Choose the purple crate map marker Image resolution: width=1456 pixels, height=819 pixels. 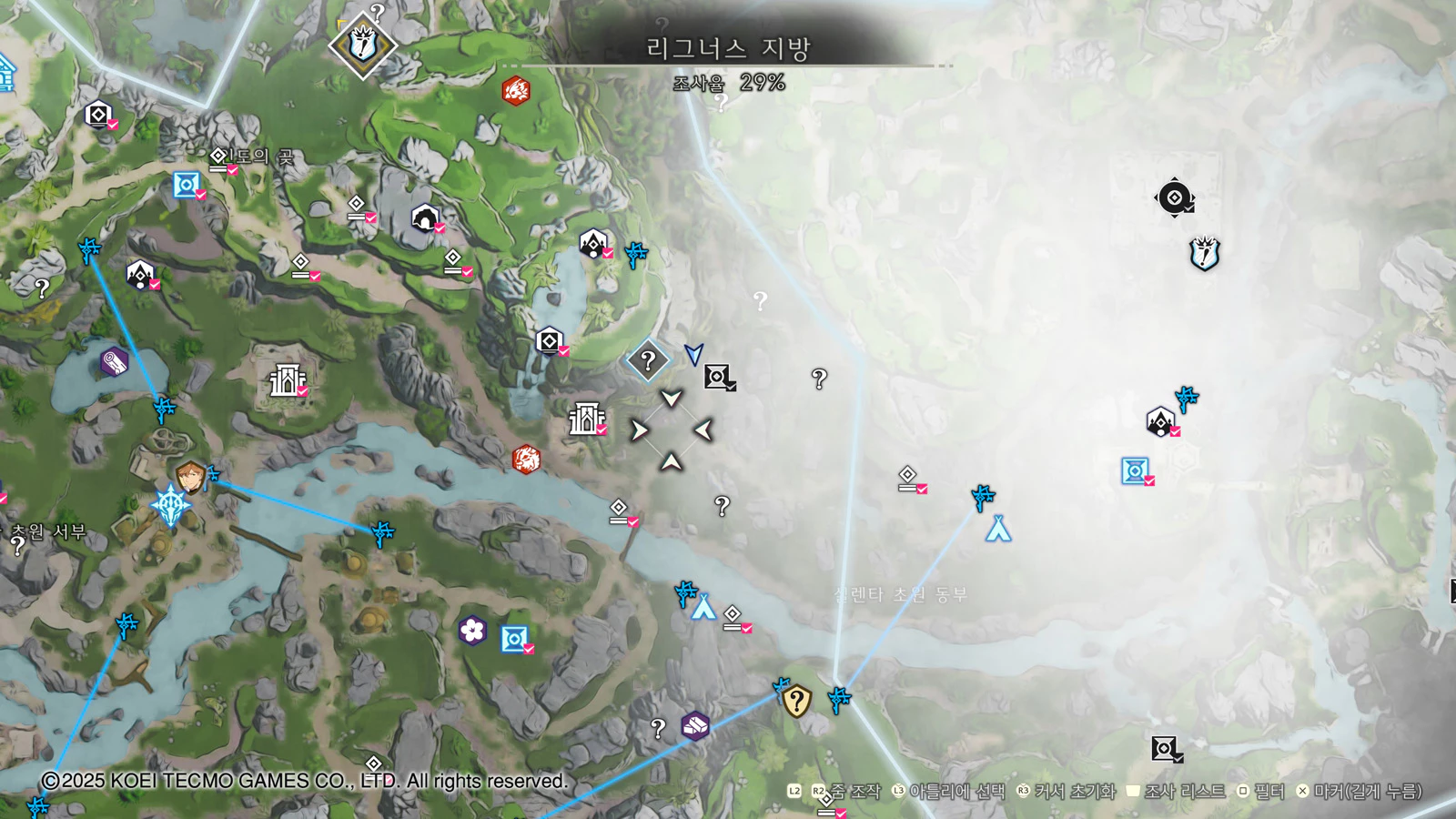point(695,725)
